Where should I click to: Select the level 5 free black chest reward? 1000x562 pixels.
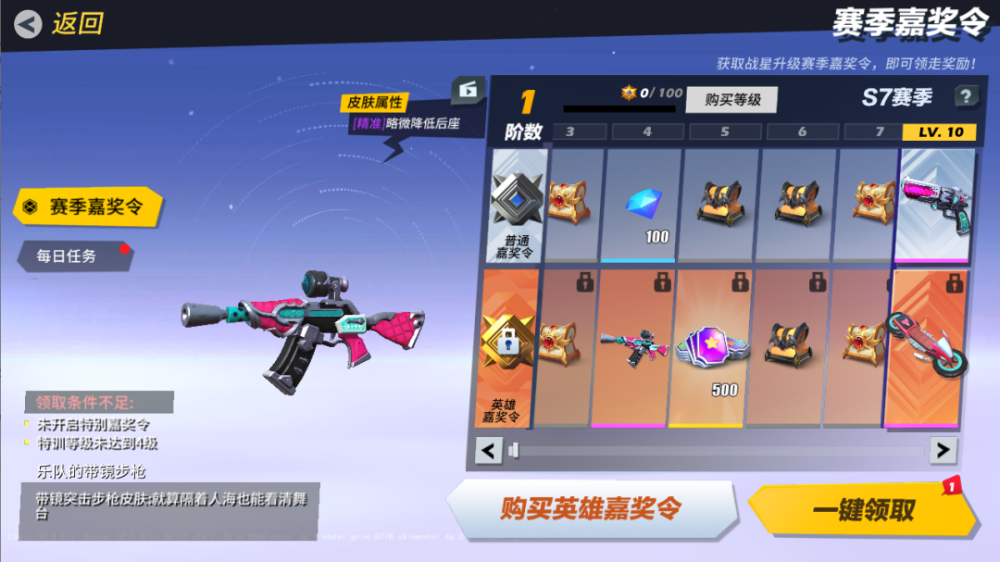click(x=718, y=203)
